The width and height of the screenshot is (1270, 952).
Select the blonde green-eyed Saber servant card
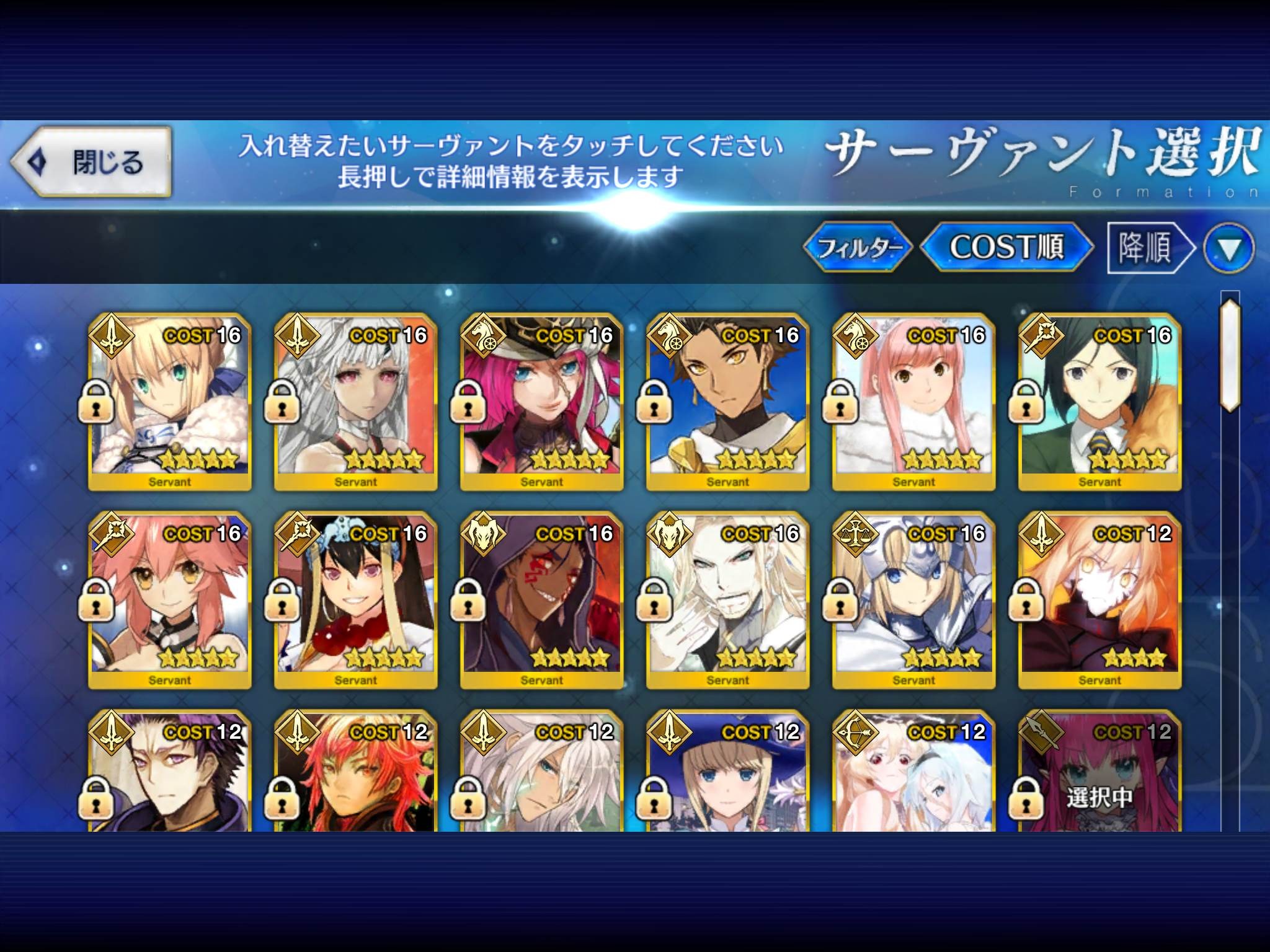point(169,402)
